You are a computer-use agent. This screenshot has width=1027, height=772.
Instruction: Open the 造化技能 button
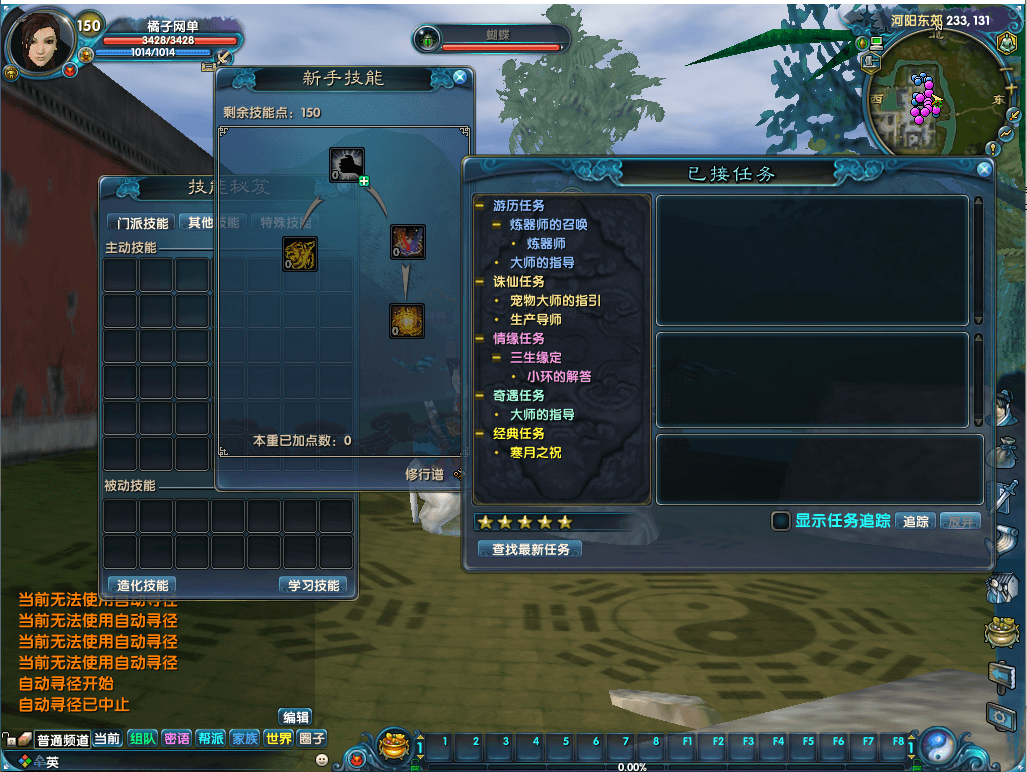(x=142, y=585)
